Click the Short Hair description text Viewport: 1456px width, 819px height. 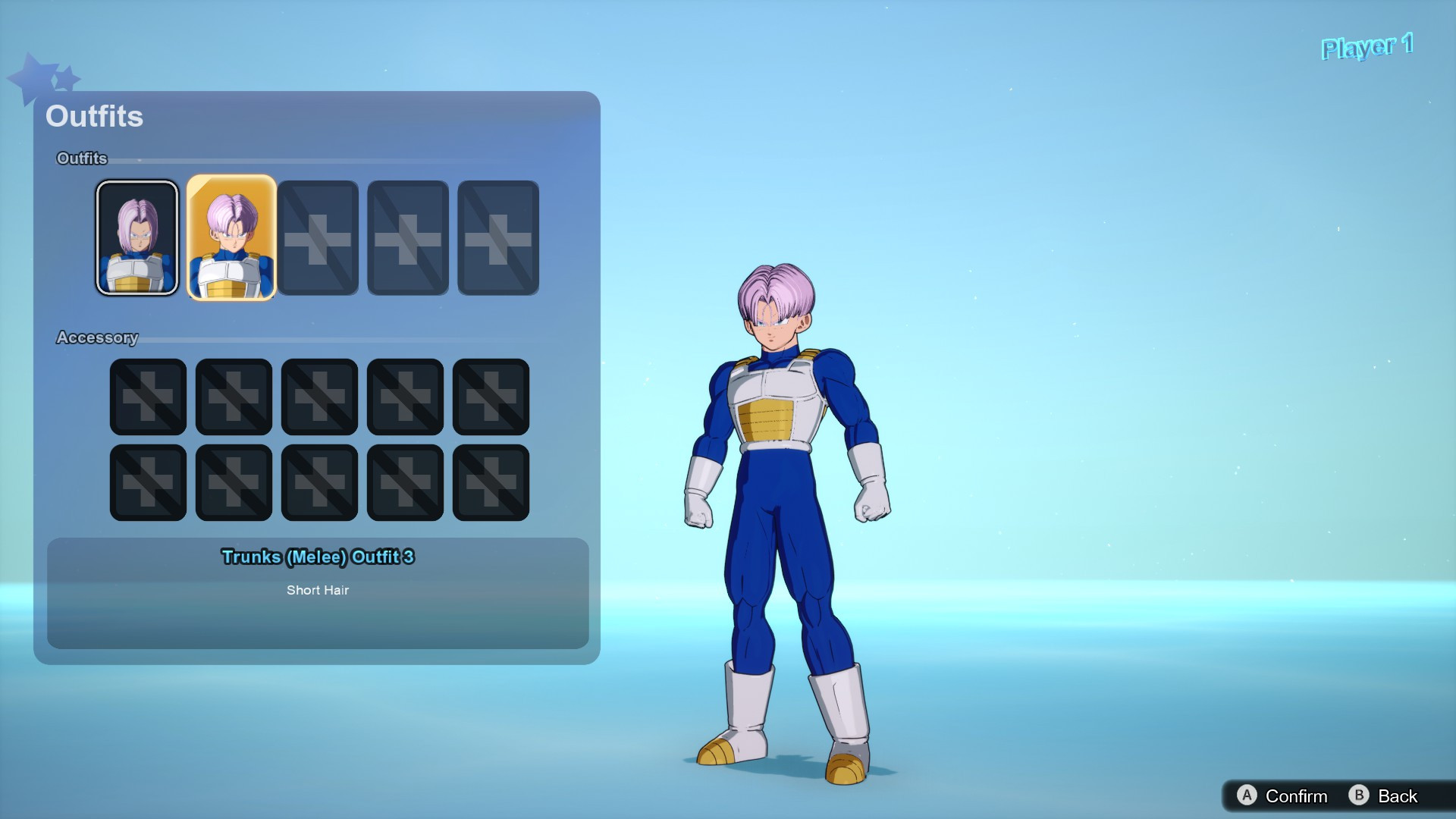click(318, 590)
